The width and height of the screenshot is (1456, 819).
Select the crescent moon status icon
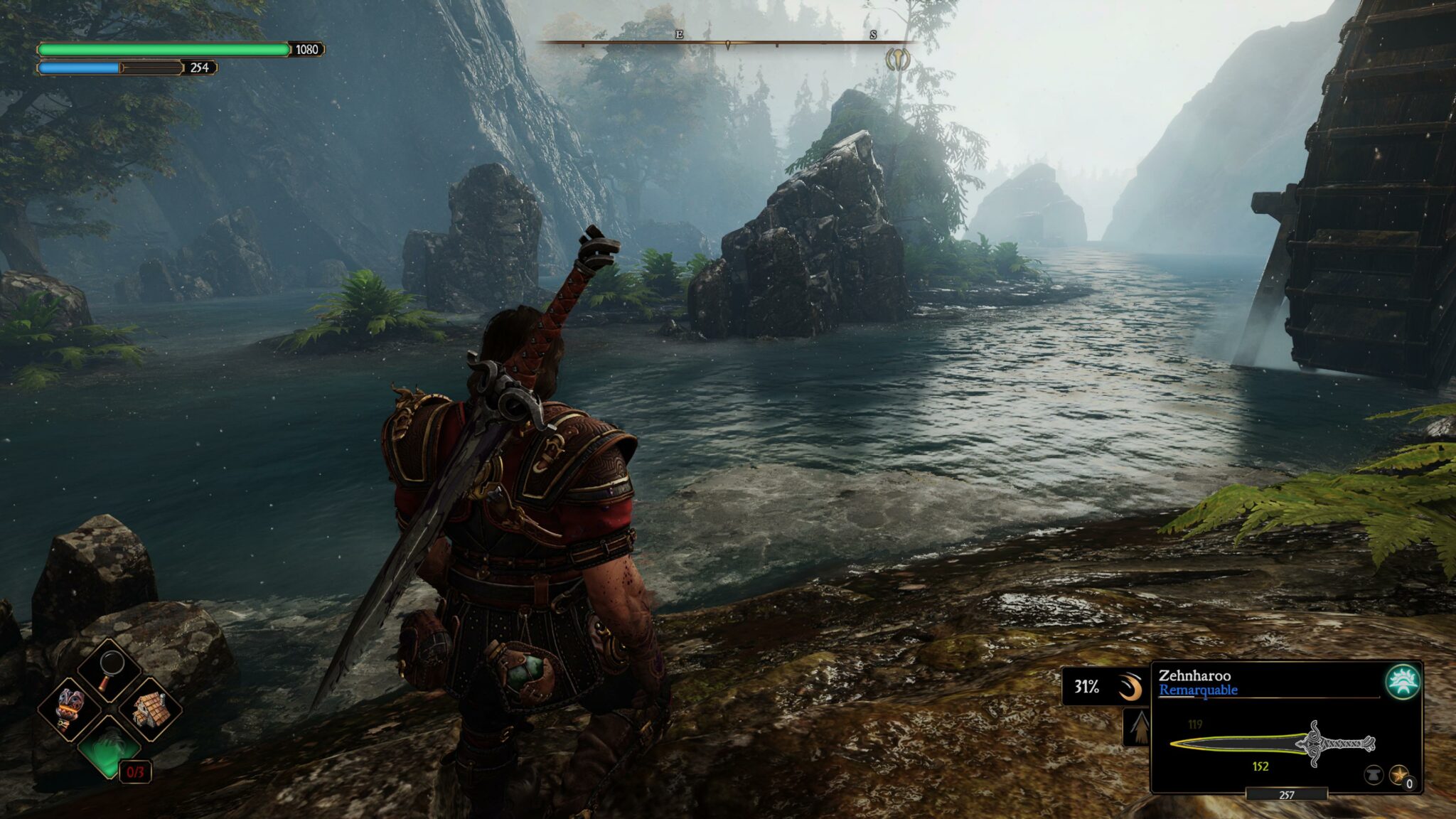click(x=1129, y=687)
